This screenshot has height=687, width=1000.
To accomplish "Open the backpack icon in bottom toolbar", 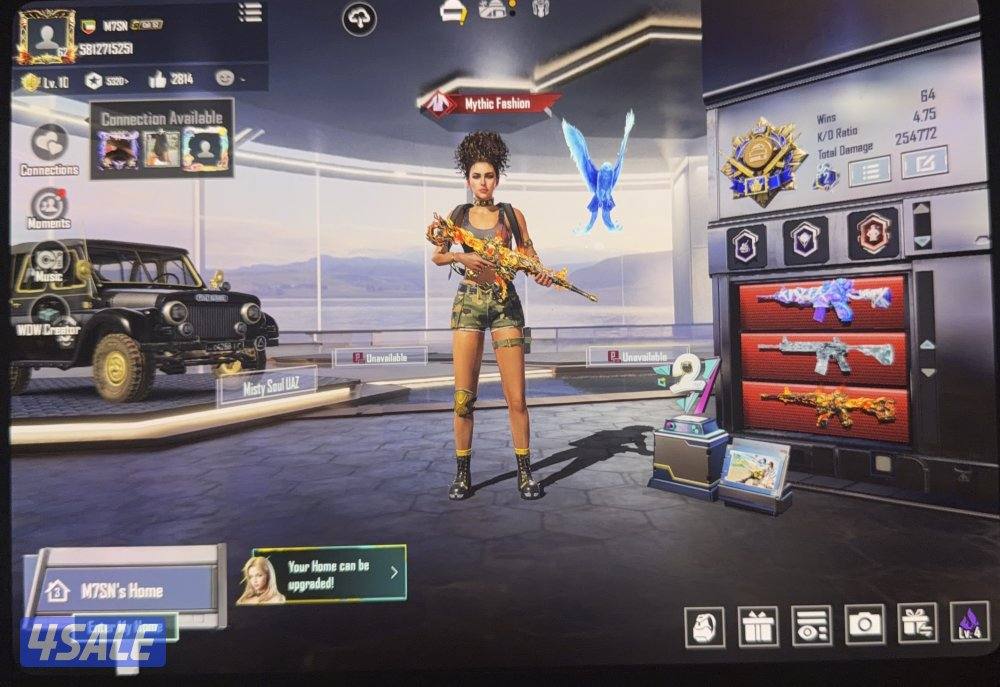I will click(x=704, y=626).
